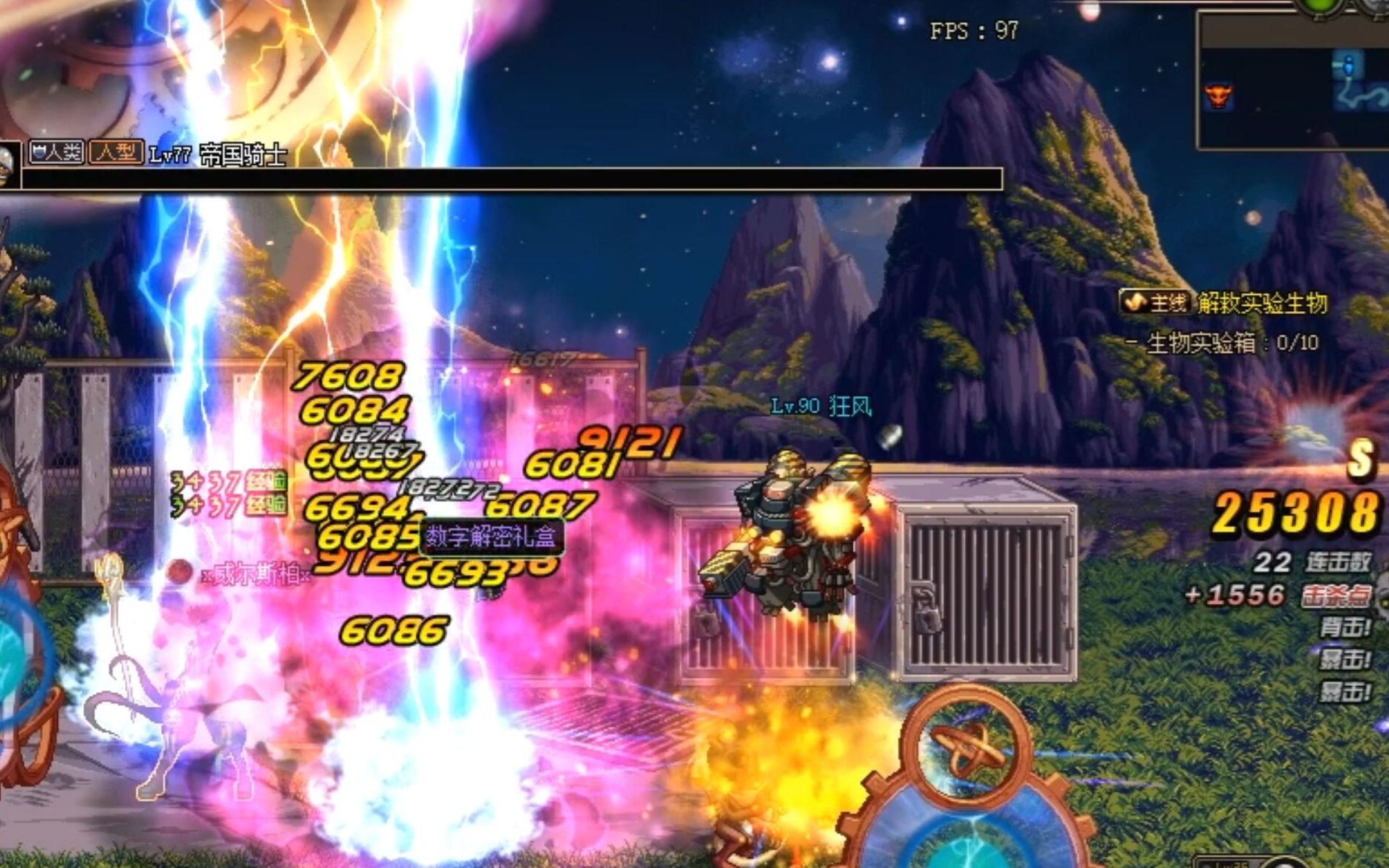Click the 主线 main quest badge
The width and height of the screenshot is (1389, 868).
[1156, 302]
